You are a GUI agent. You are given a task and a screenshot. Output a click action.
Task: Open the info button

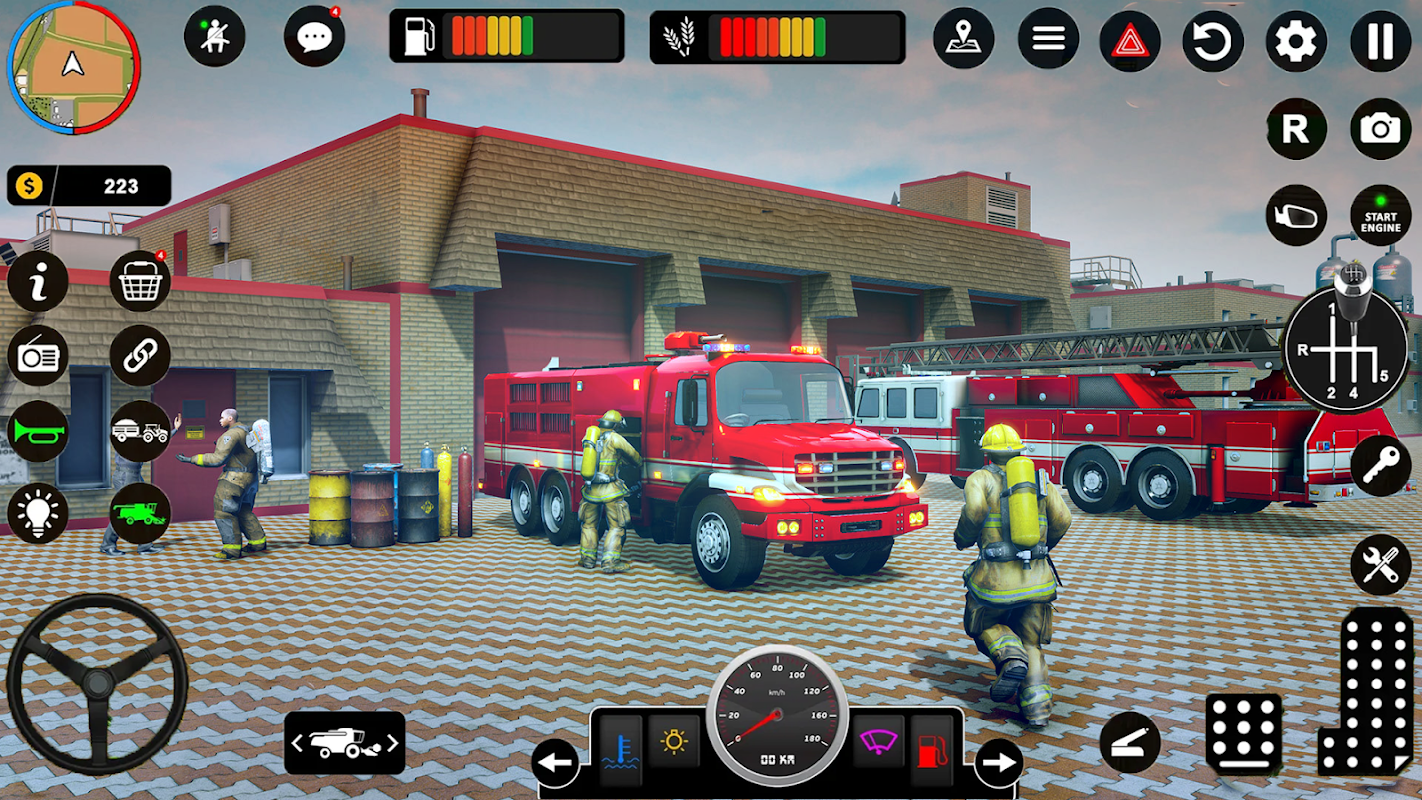tap(38, 282)
